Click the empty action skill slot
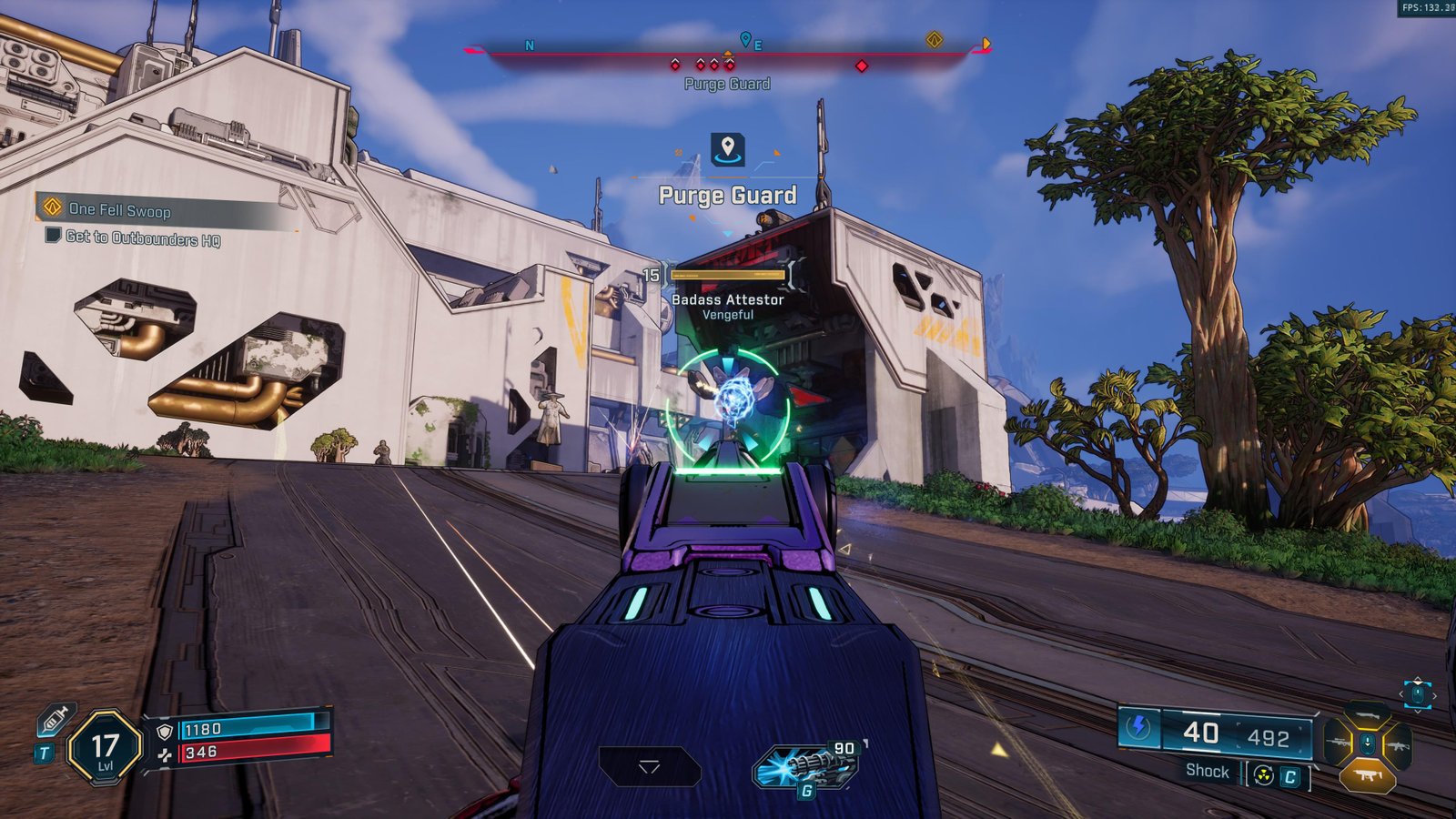The height and width of the screenshot is (819, 1456). coord(649,767)
